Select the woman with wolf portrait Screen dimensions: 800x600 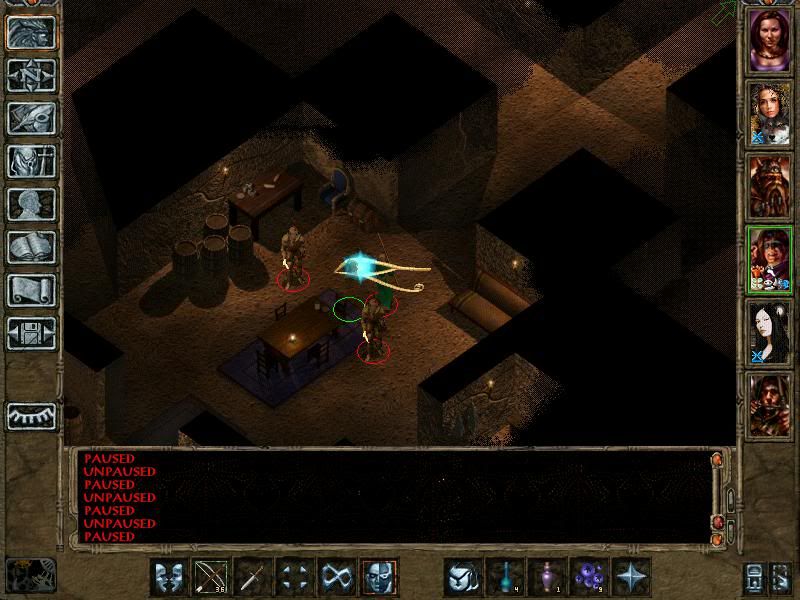pos(769,112)
